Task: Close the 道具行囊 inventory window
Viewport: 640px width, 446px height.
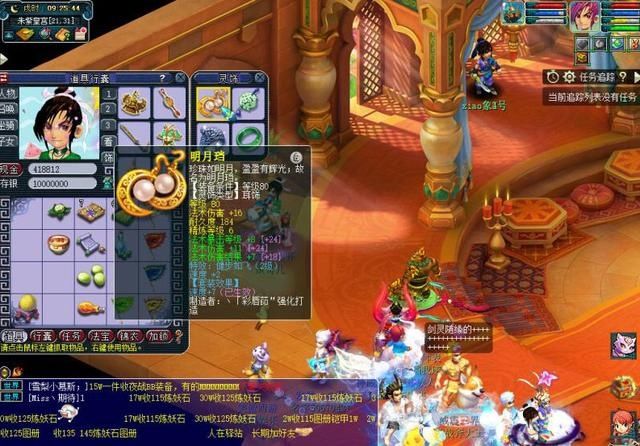Action: [x=181, y=77]
